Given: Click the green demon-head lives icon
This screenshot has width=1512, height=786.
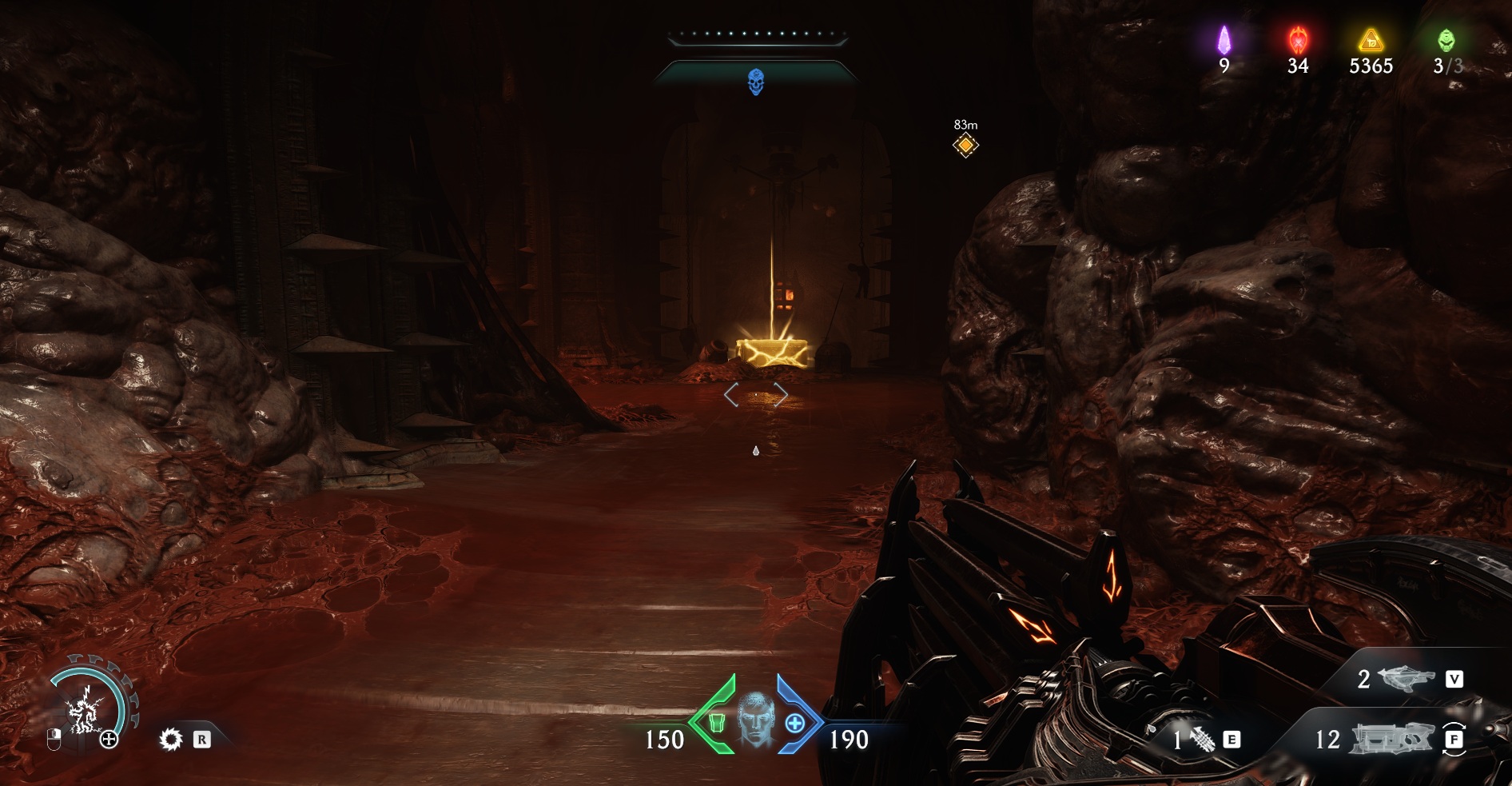Looking at the screenshot, I should (x=1446, y=40).
